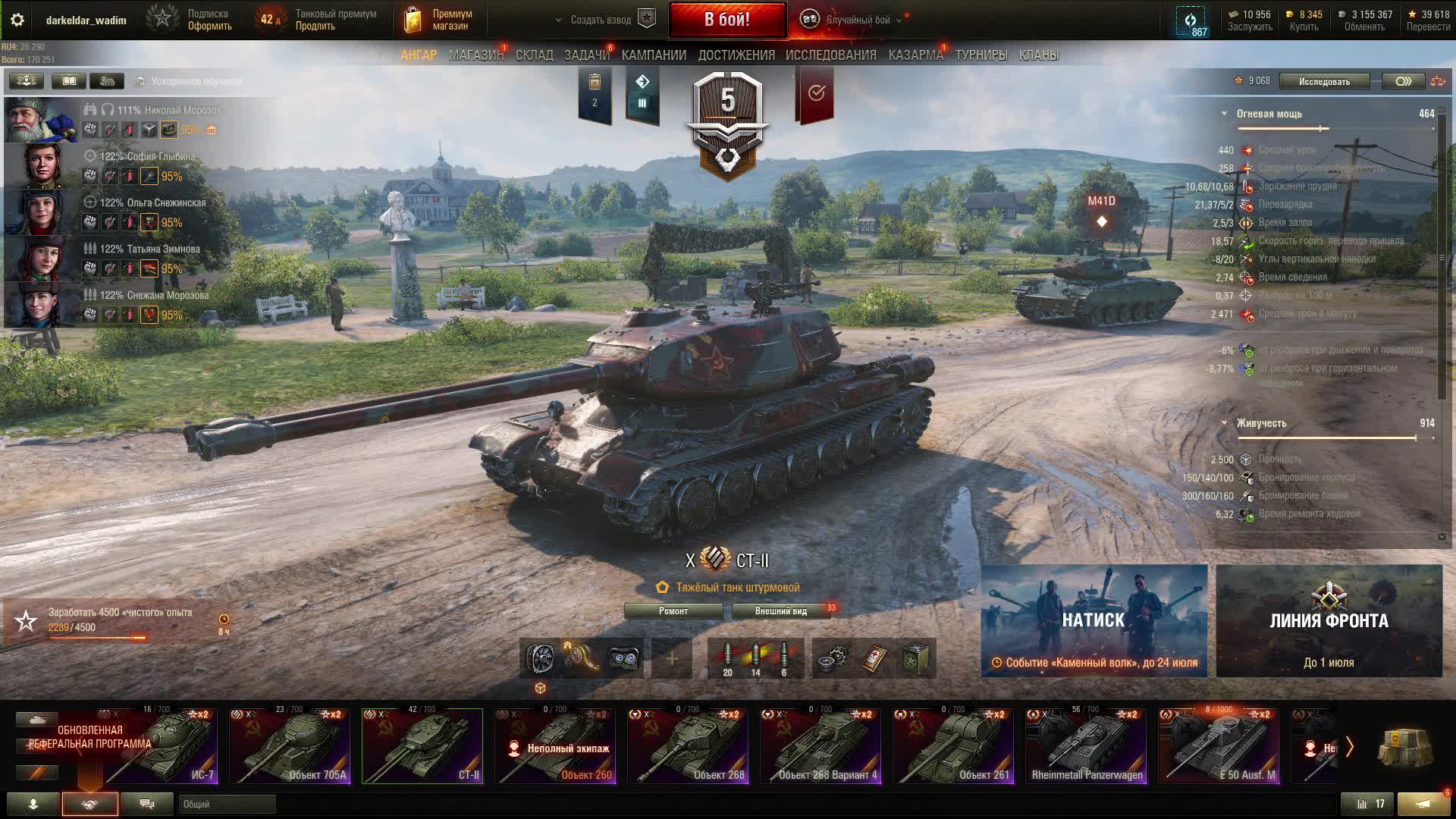This screenshot has width=1456, height=819.
Task: Start battle with the red «В бой!» button
Action: click(726, 20)
